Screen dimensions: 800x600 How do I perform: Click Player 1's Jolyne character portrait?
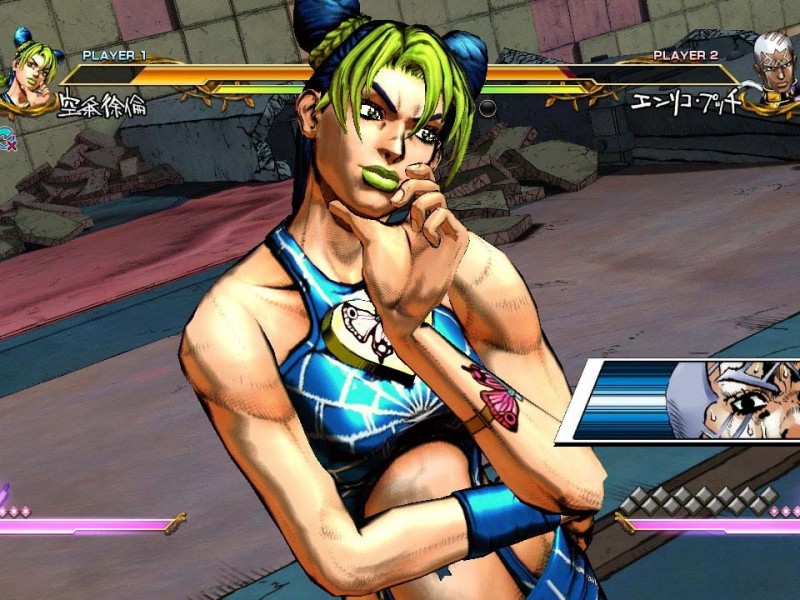[x=28, y=70]
